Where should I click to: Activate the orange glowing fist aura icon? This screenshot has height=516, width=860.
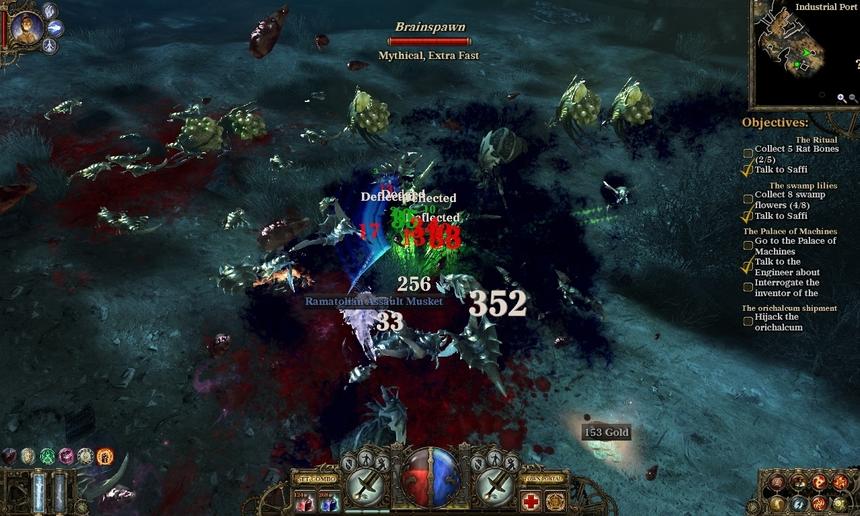click(105, 457)
